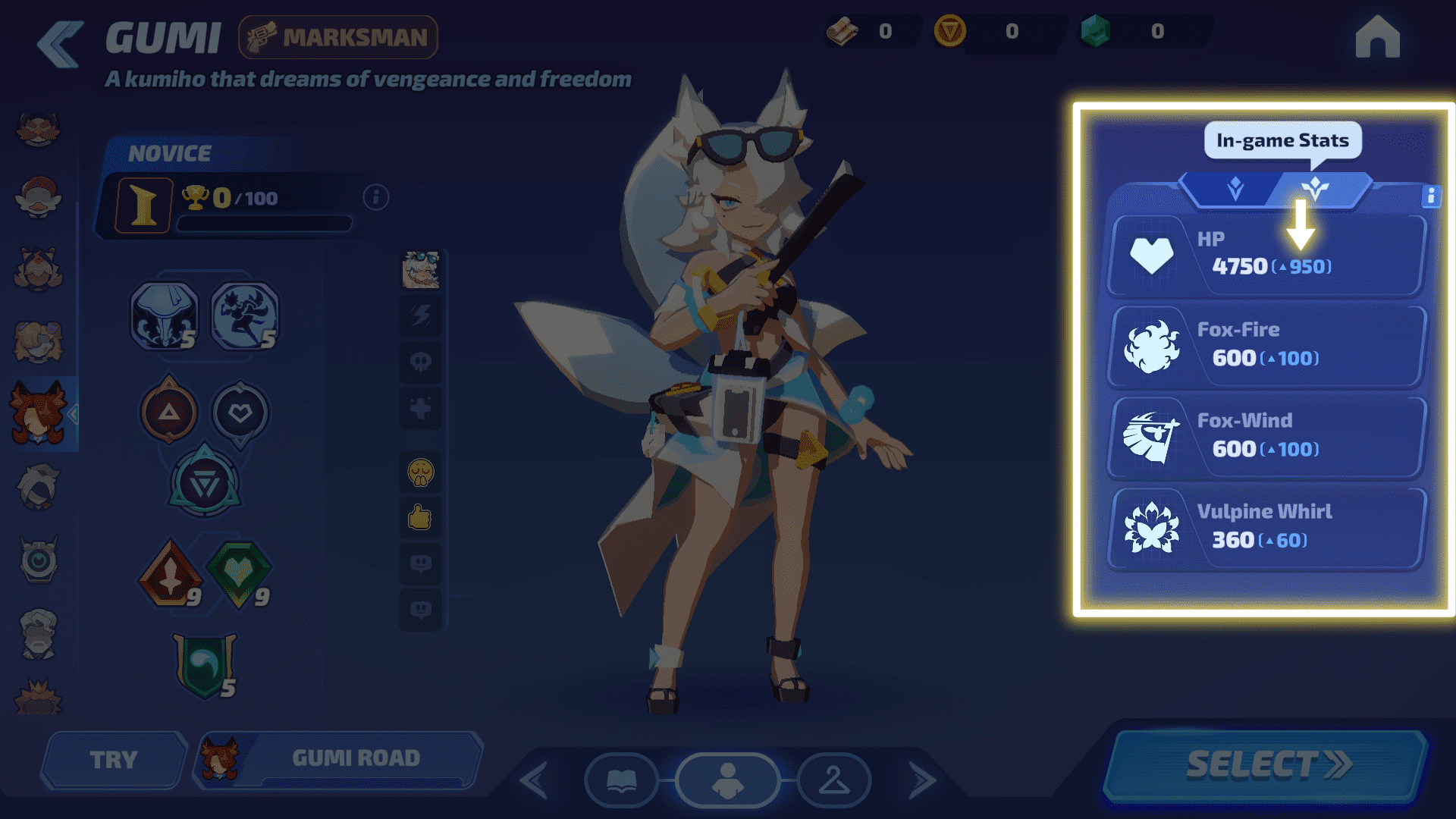Image resolution: width=1456 pixels, height=819 pixels.
Task: Open the coat hanger skins tab
Action: point(833,780)
